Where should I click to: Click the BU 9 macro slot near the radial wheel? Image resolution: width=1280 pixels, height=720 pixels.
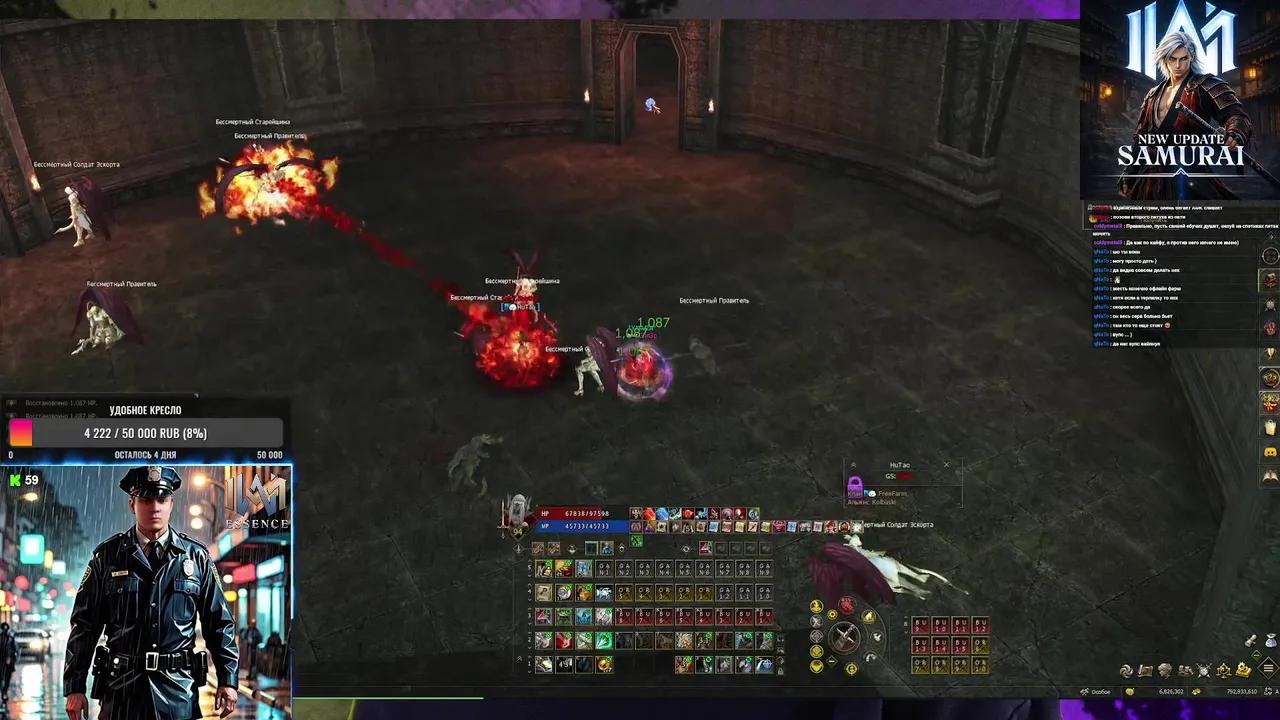coord(922,626)
